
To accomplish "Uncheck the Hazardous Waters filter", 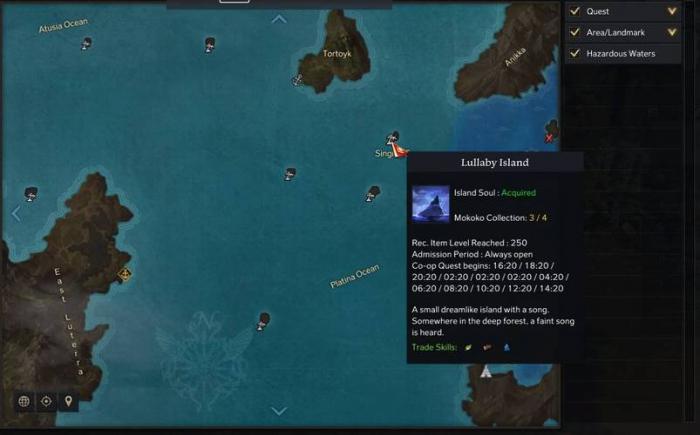I will [x=575, y=53].
